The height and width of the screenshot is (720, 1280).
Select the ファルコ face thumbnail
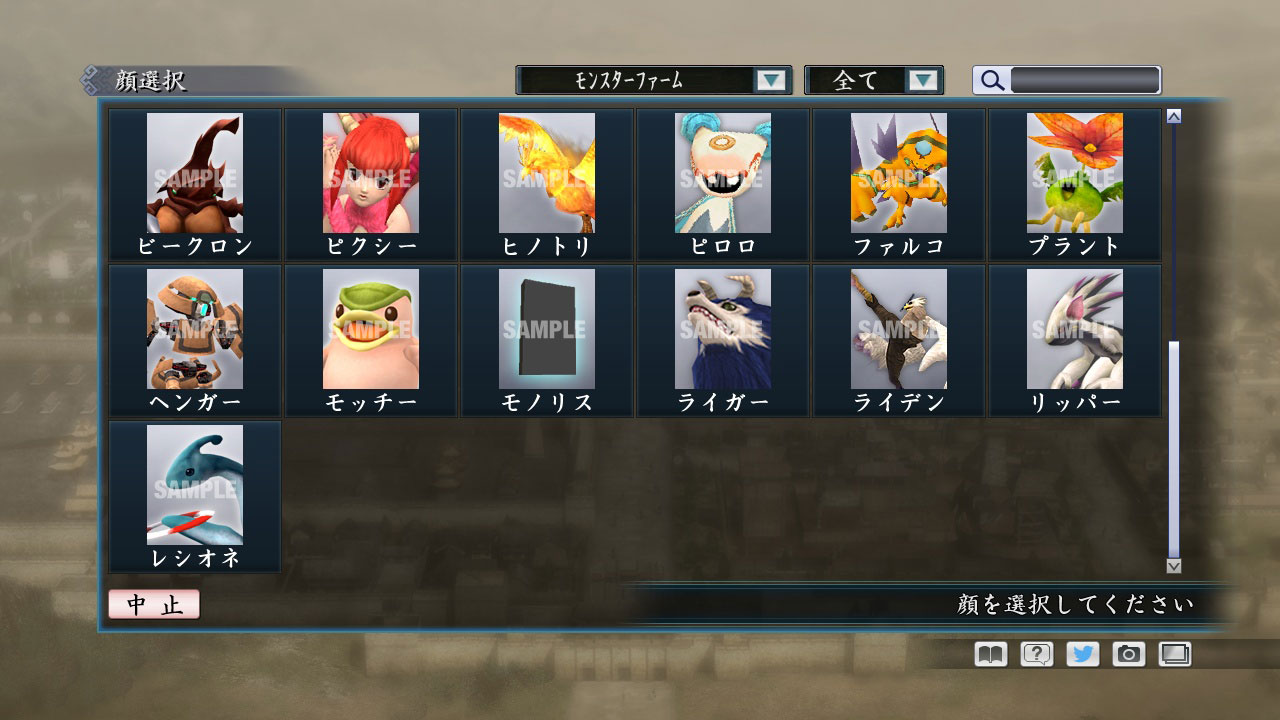coord(898,175)
